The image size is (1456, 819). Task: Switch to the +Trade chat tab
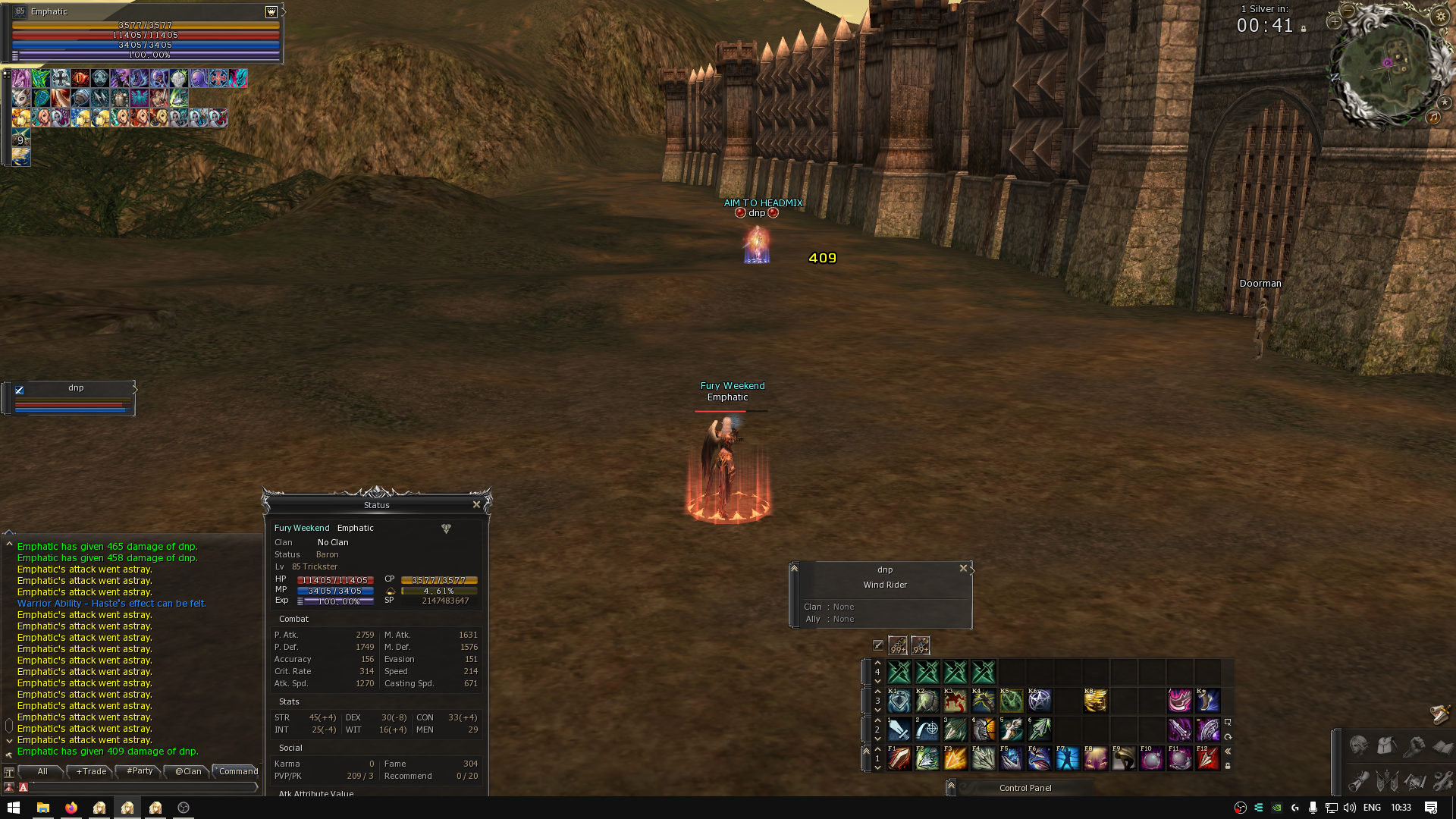pyautogui.click(x=91, y=771)
